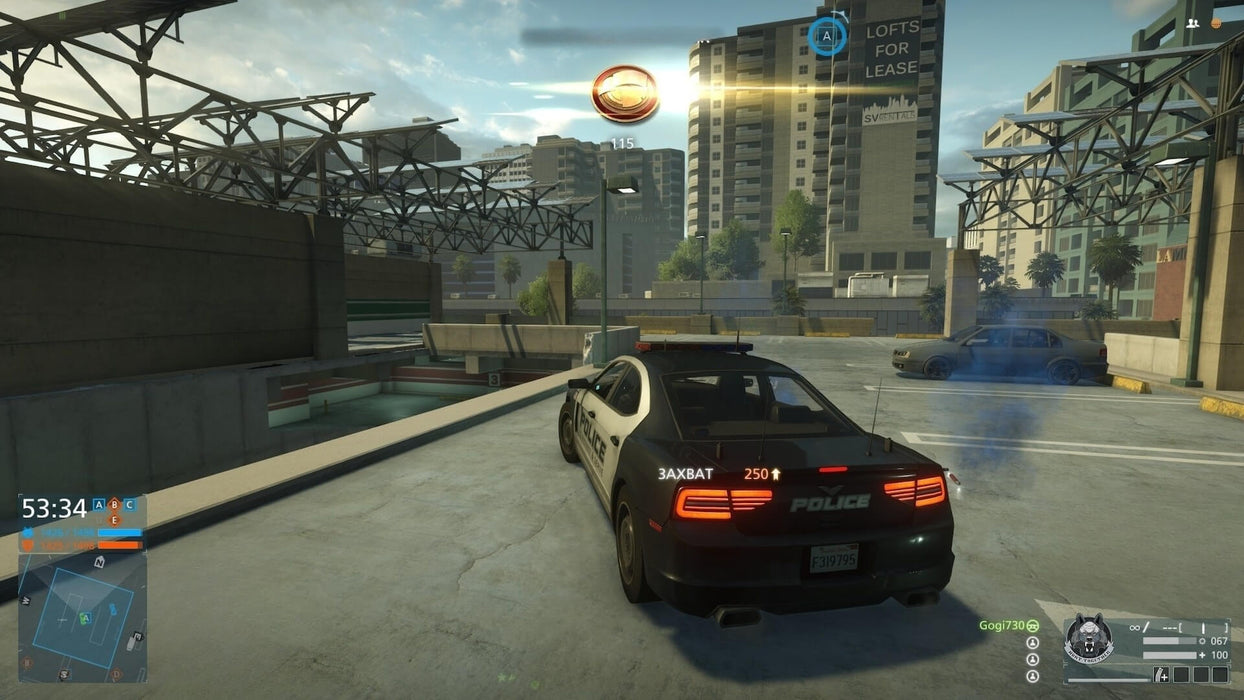Select squad member Gogi730
Viewport: 1244px width, 700px height.
click(1001, 625)
